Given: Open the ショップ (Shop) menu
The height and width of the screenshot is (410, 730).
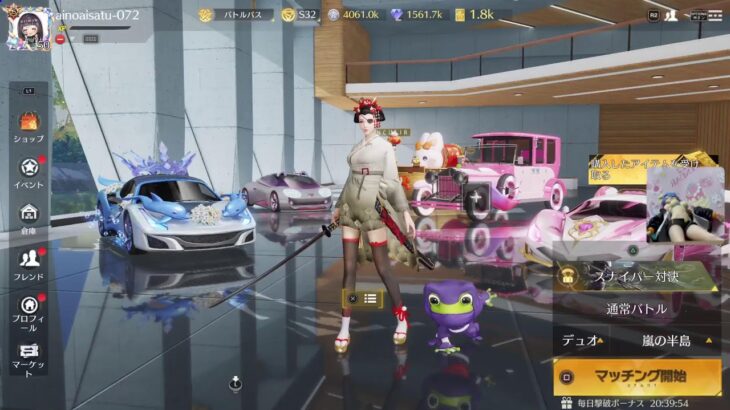Looking at the screenshot, I should pyautogui.click(x=28, y=127).
